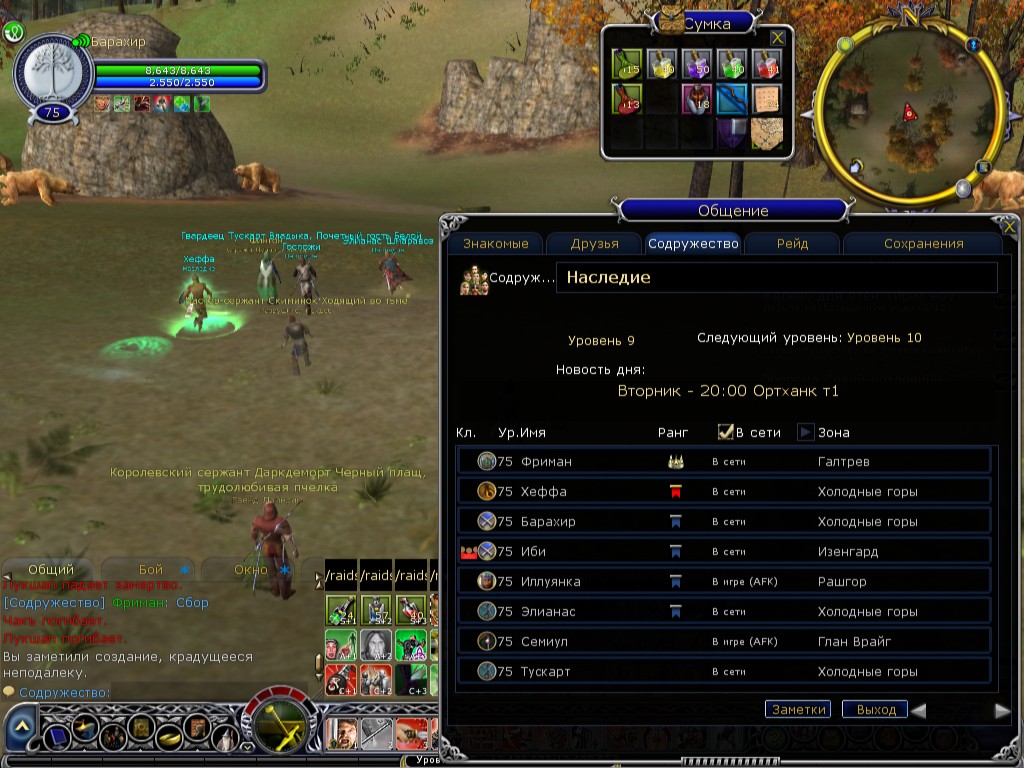Toggle the В сети checkbox
Image resolution: width=1024 pixels, height=768 pixels.
click(726, 432)
